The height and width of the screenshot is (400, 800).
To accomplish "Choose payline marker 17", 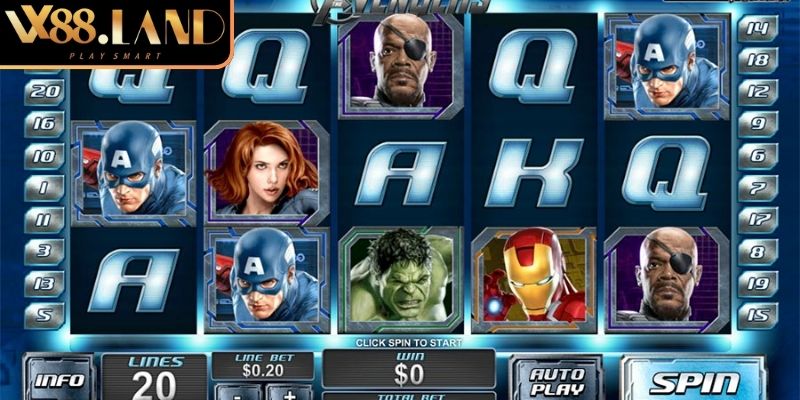I will (x=757, y=219).
